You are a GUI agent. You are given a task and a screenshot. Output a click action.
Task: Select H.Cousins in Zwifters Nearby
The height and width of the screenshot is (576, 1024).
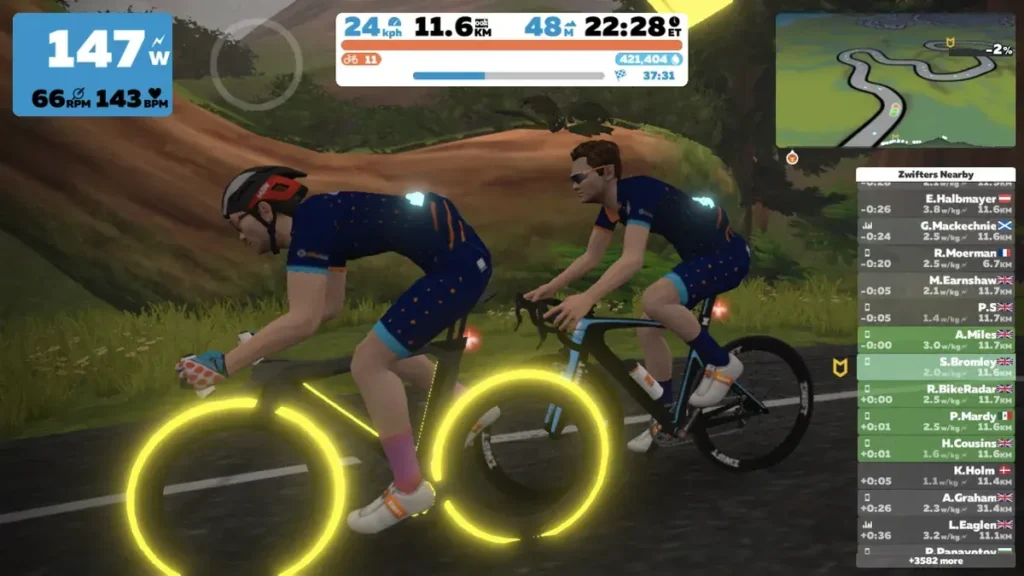(935, 448)
